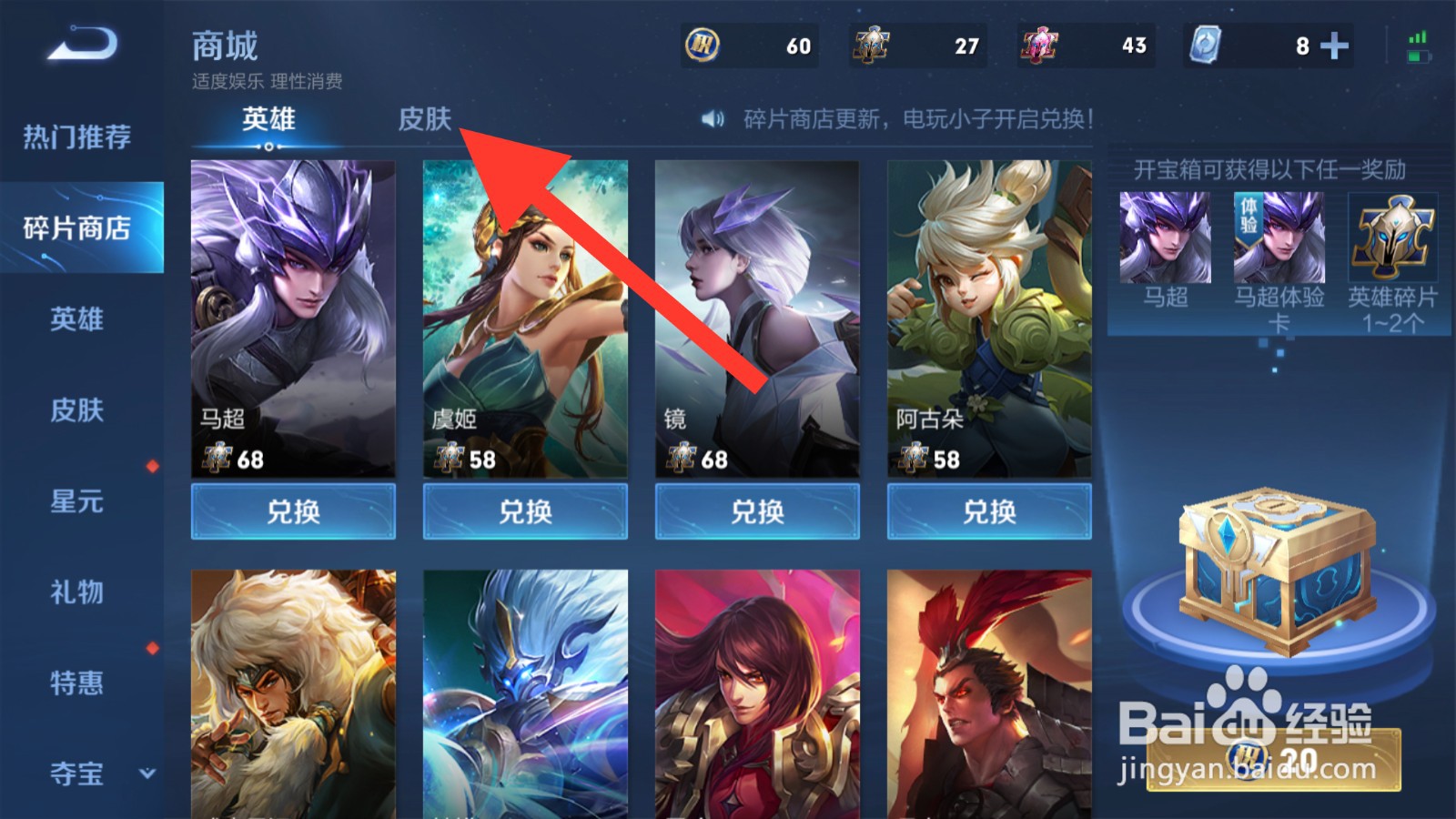This screenshot has width=1456, height=819.
Task: Open the 热门推荐 shop section
Action: pos(77,137)
